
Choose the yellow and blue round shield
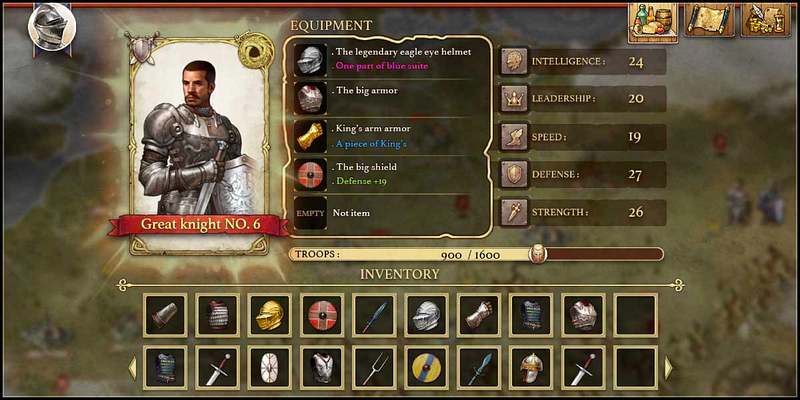pyautogui.click(x=426, y=368)
